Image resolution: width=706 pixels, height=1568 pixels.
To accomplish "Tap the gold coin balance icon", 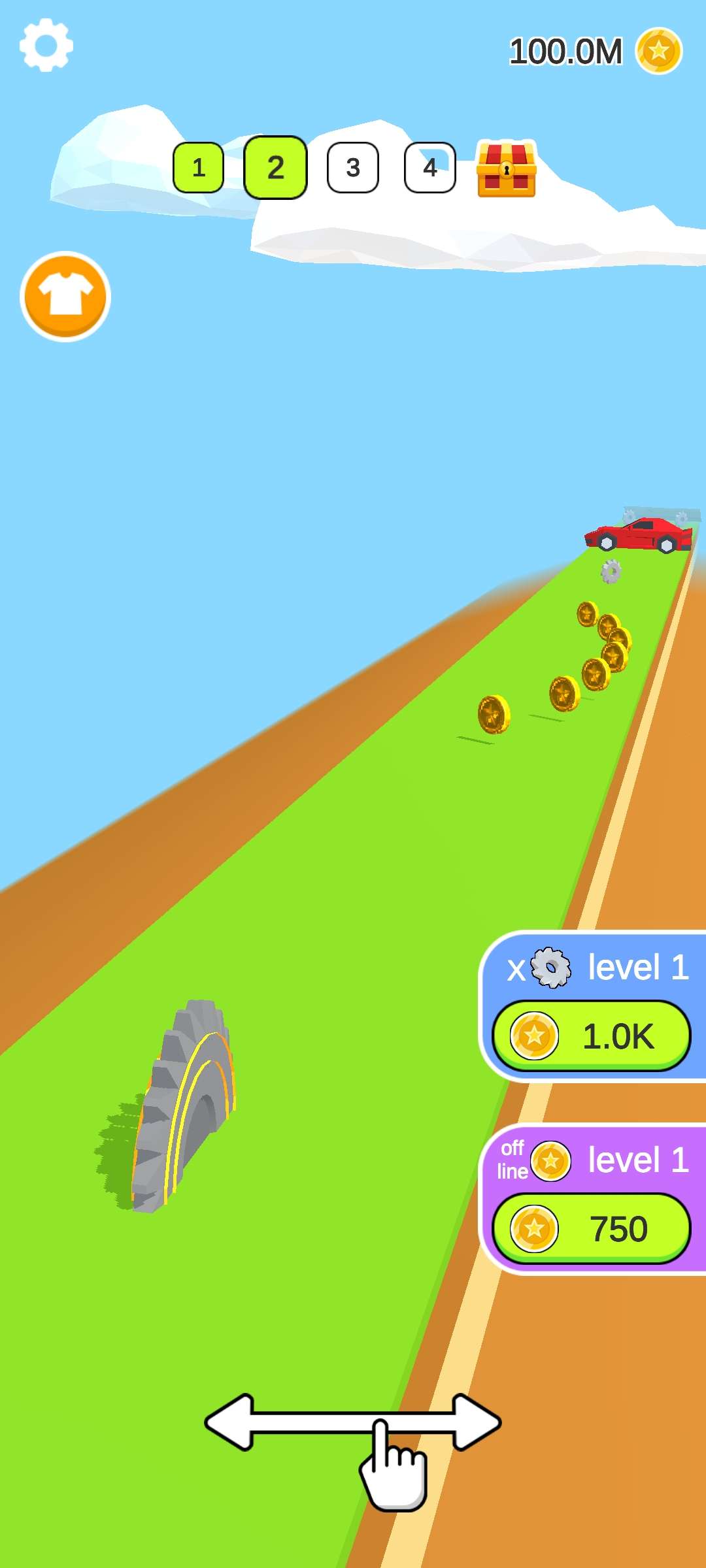I will (659, 51).
